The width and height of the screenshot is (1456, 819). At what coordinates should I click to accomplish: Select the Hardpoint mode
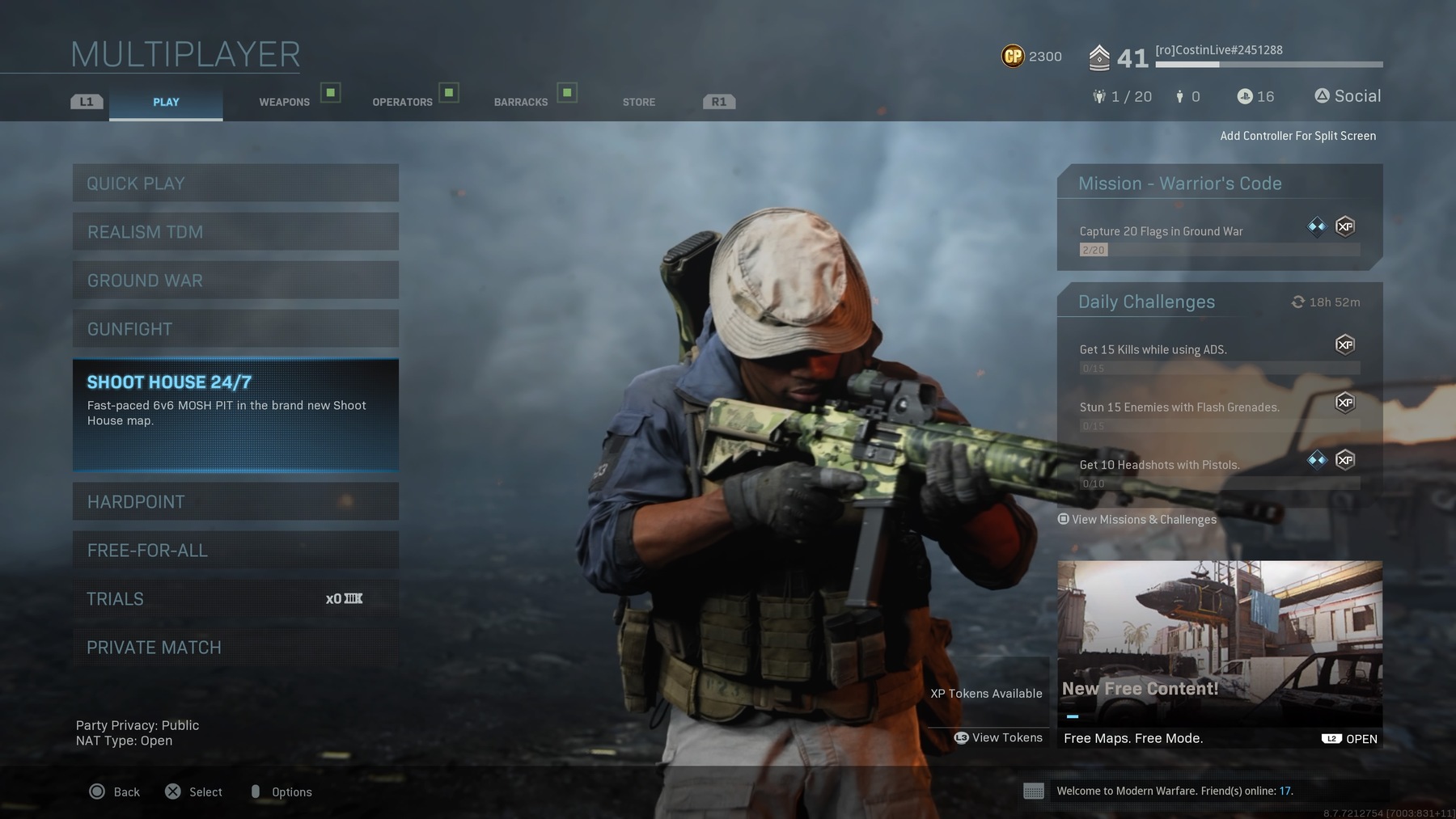(235, 502)
